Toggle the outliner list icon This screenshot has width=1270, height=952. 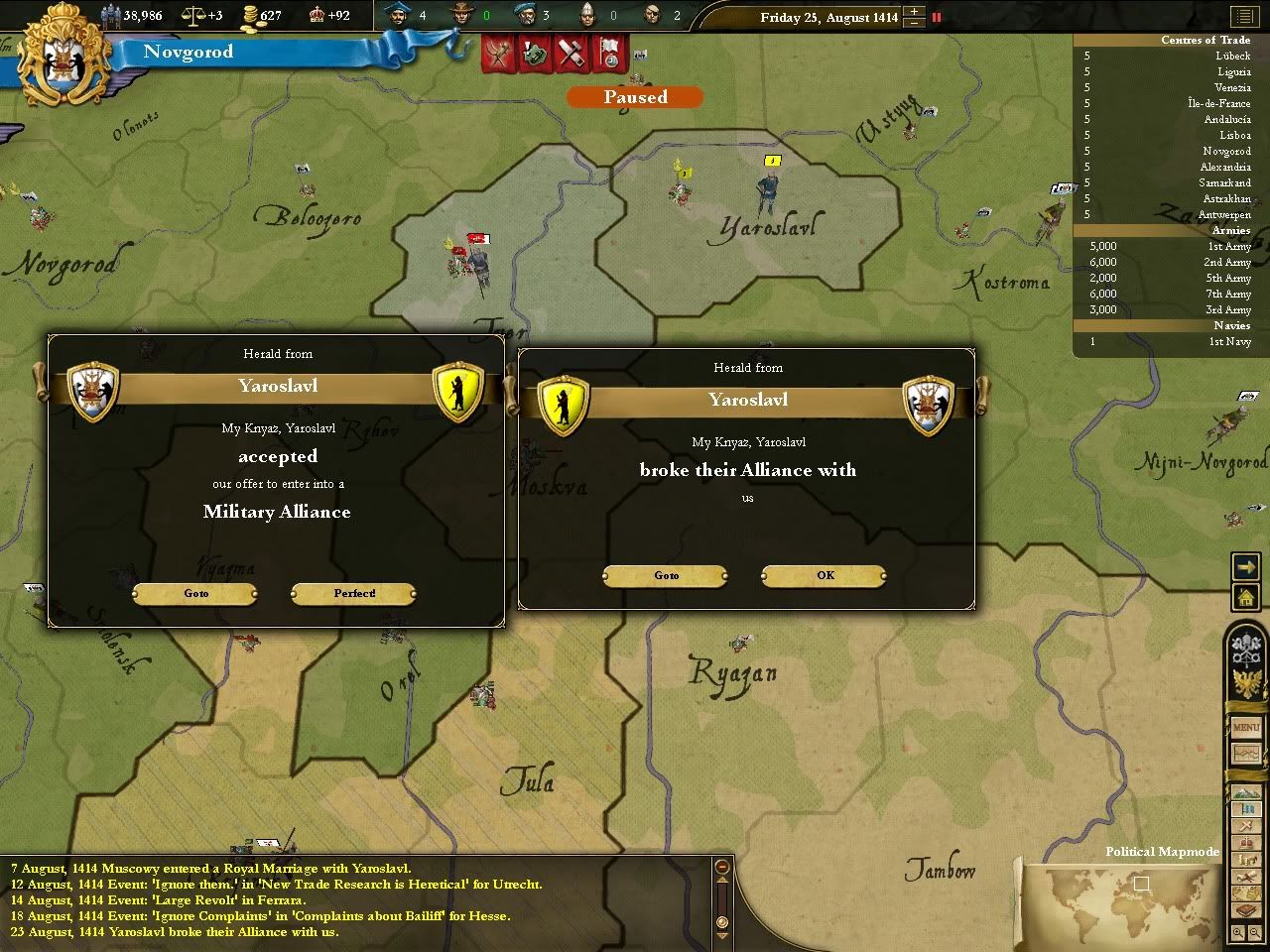(x=1242, y=17)
